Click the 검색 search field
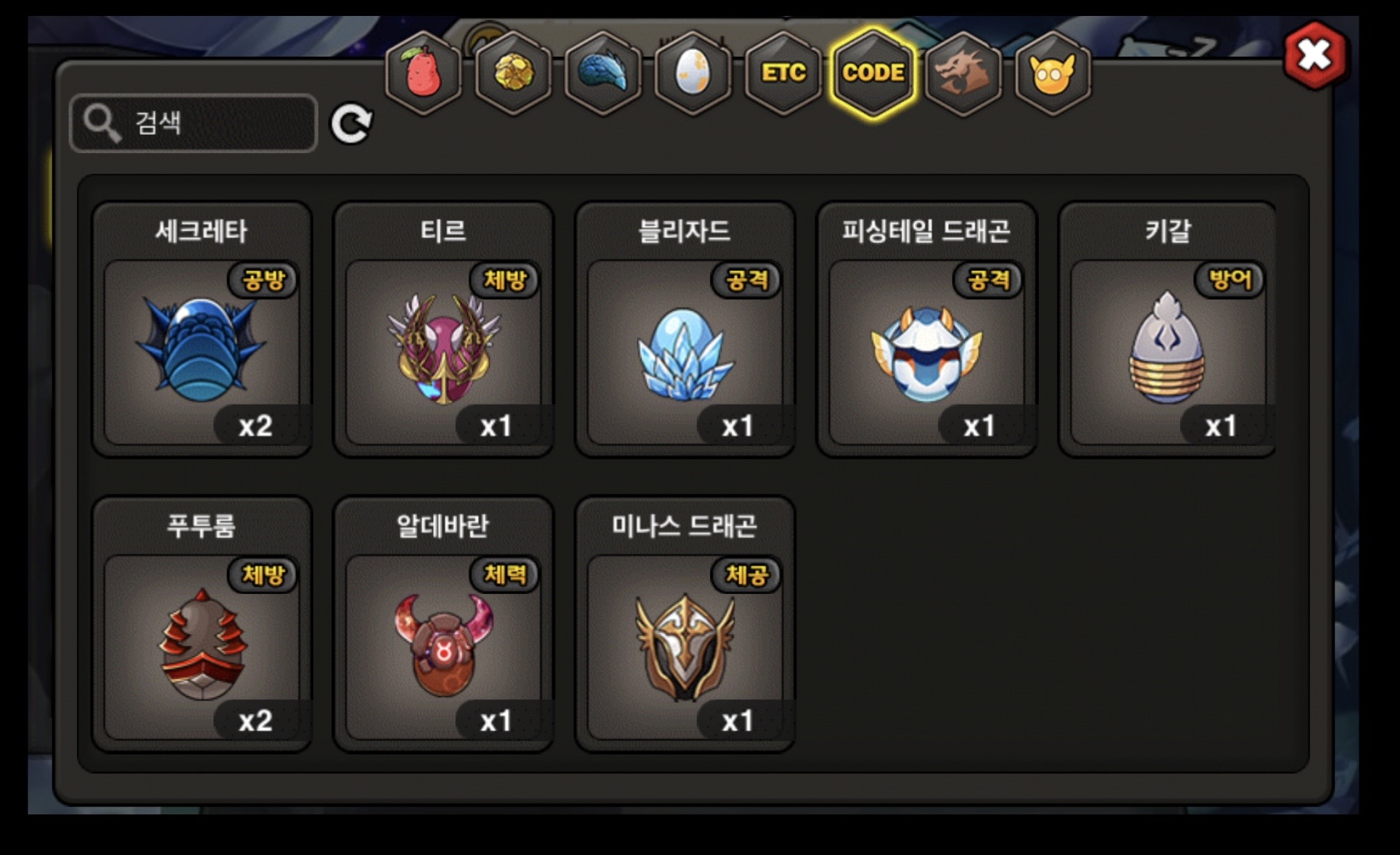 tap(194, 123)
